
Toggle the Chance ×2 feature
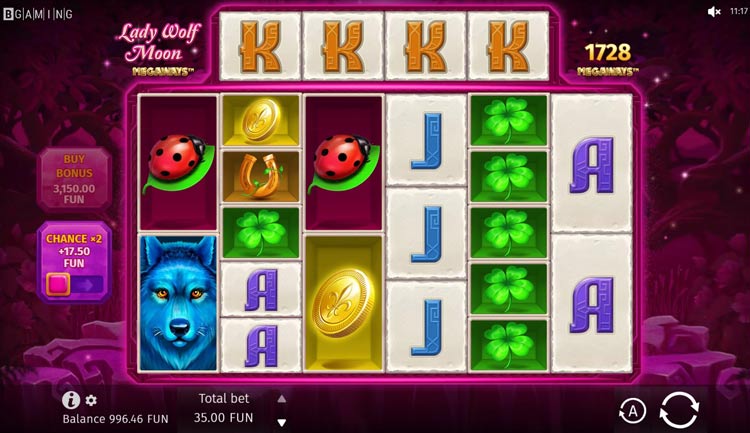[74, 284]
